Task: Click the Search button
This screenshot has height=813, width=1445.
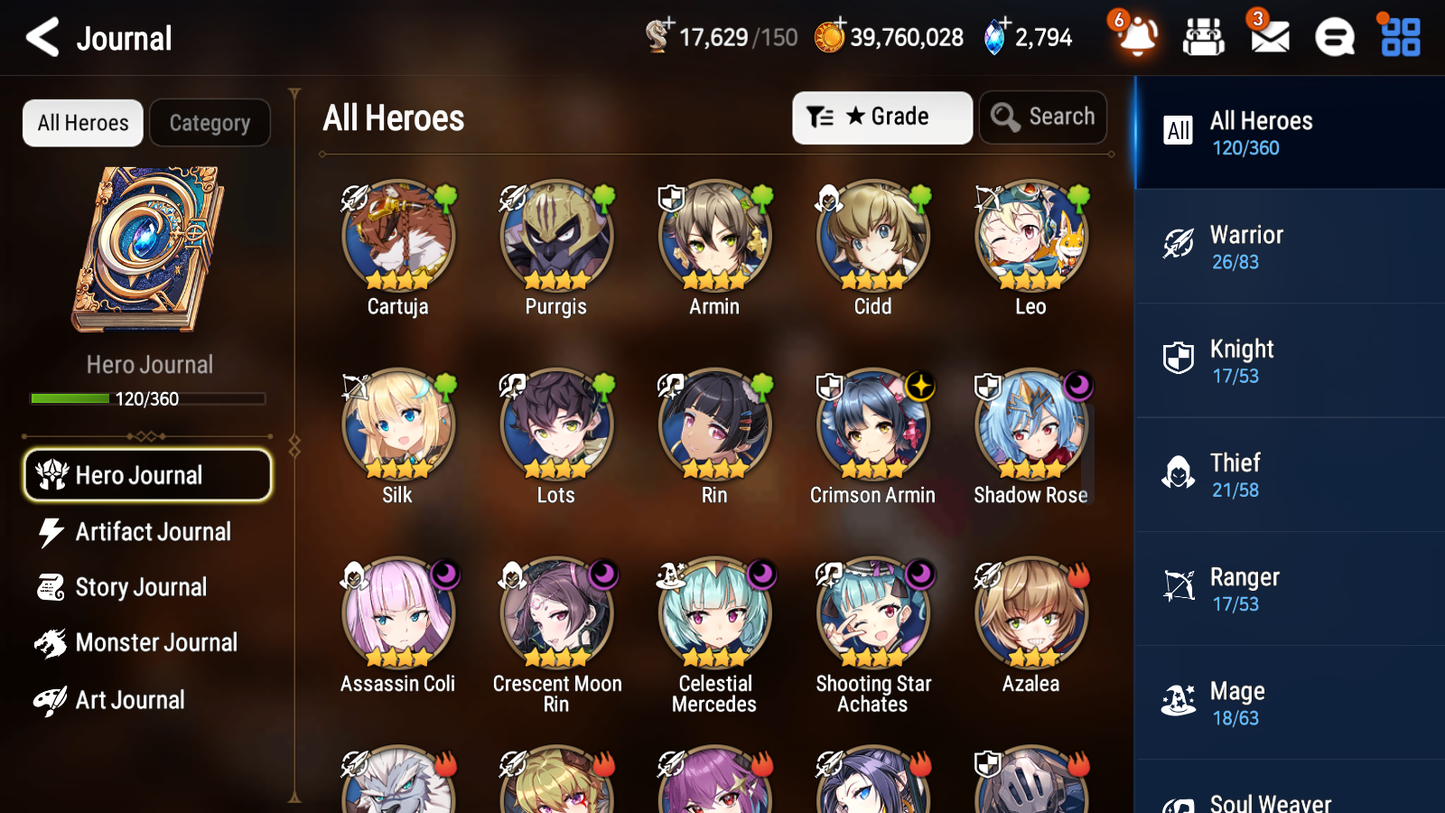Action: (x=1043, y=117)
